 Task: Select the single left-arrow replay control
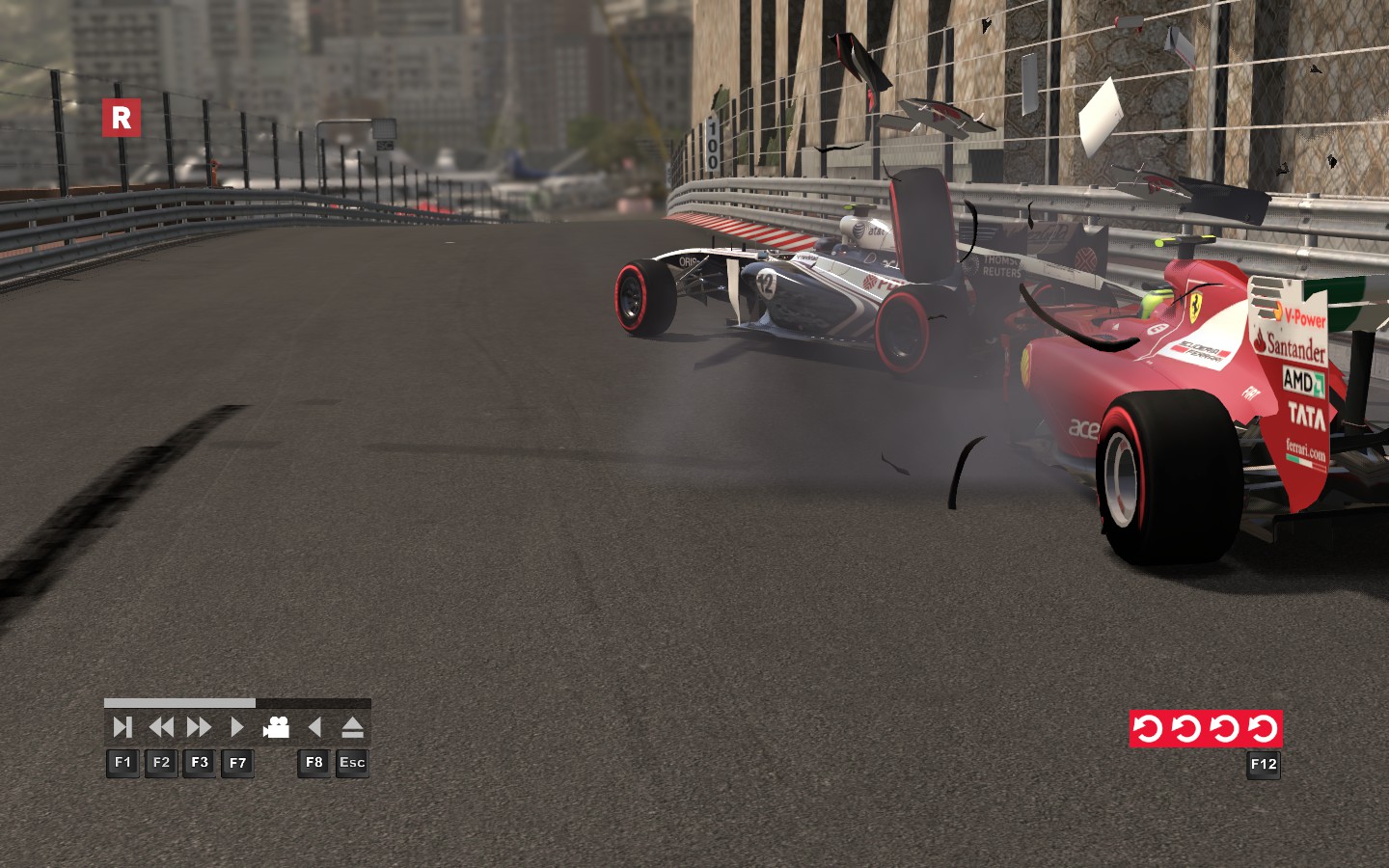coord(314,727)
